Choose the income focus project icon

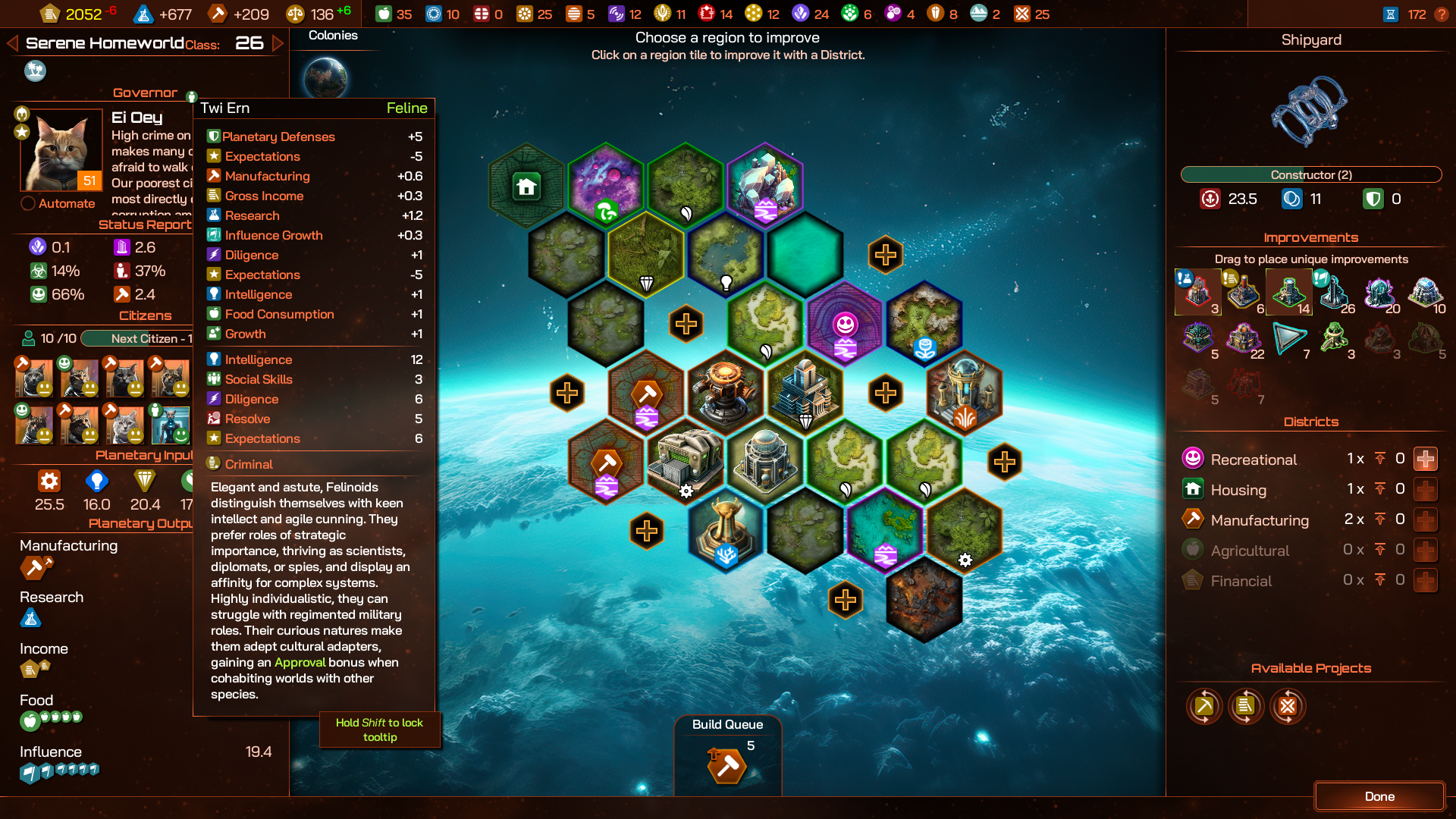pyautogui.click(x=1245, y=707)
